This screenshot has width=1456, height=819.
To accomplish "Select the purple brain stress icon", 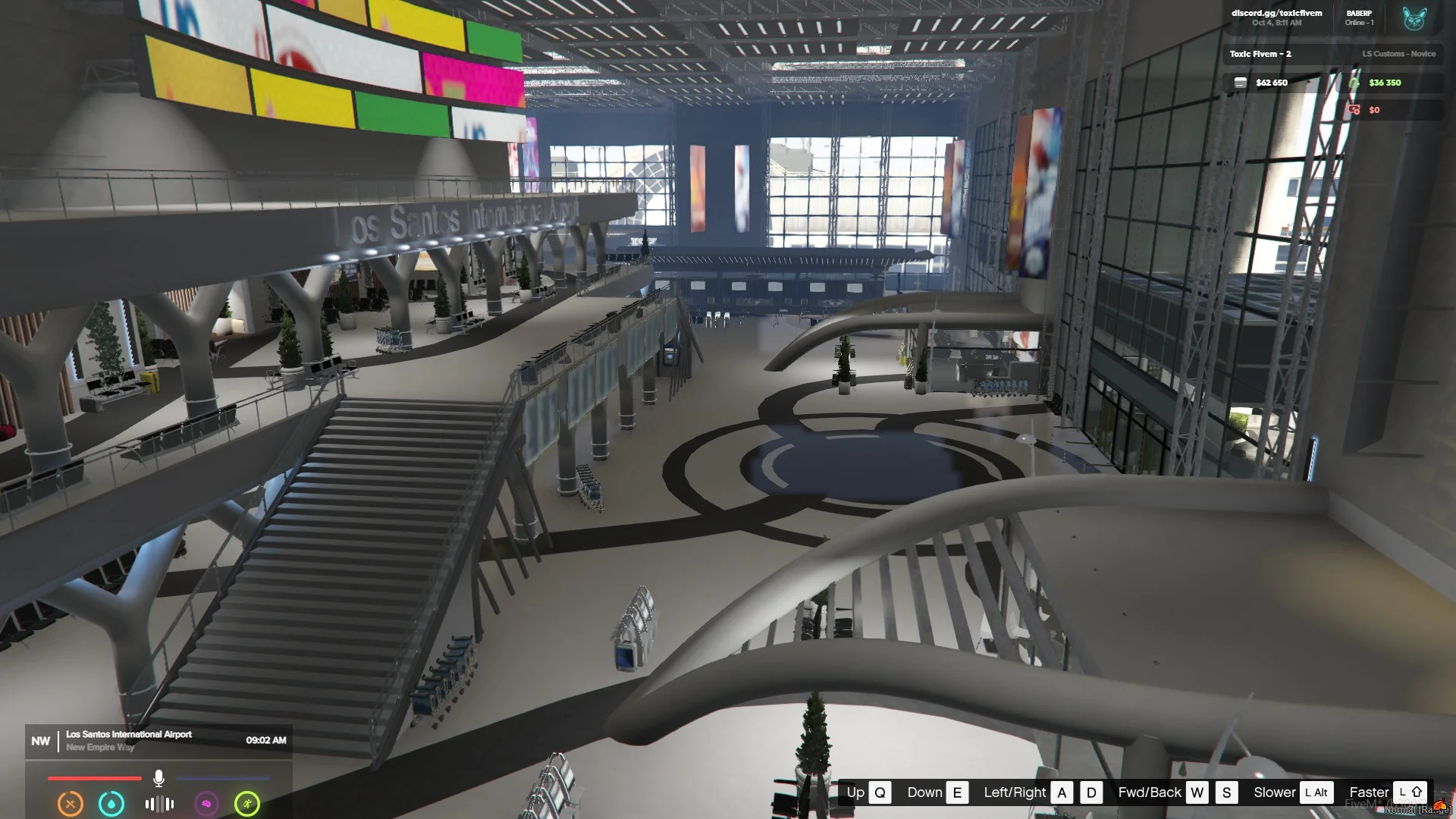I will (x=206, y=803).
